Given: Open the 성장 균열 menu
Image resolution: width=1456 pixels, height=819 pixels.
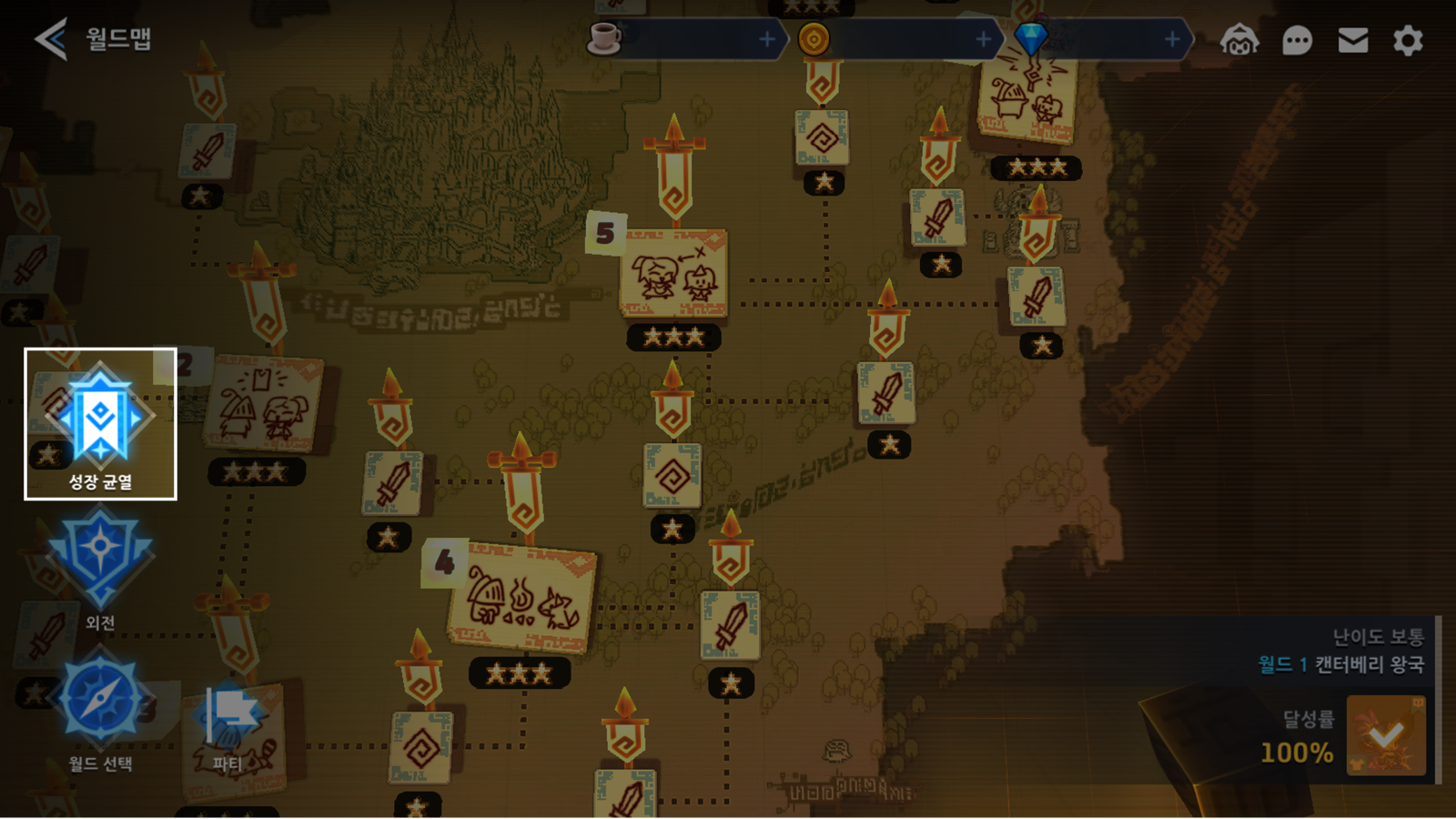Looking at the screenshot, I should [x=100, y=424].
